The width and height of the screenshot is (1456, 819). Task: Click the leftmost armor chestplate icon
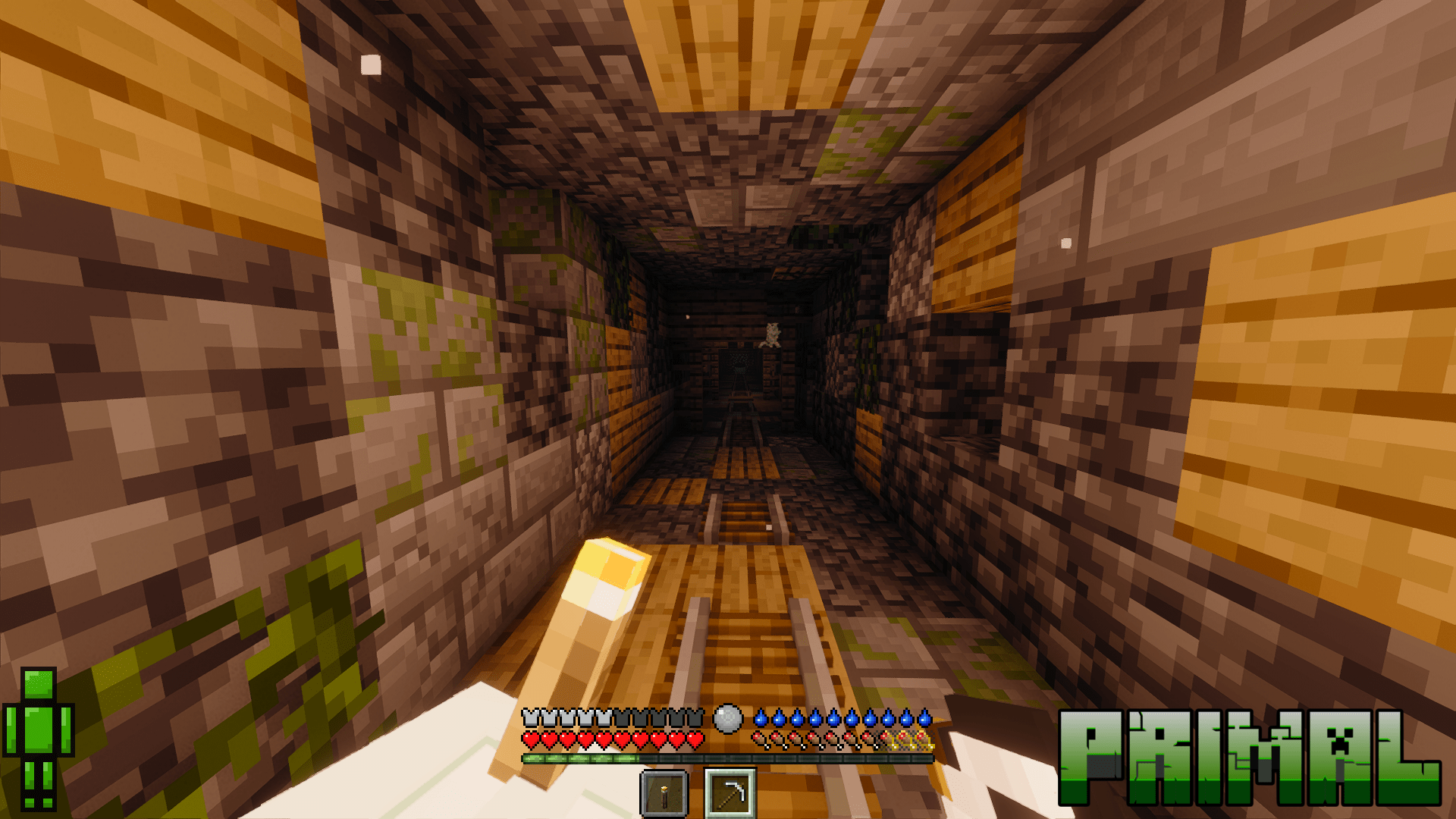coord(529,716)
